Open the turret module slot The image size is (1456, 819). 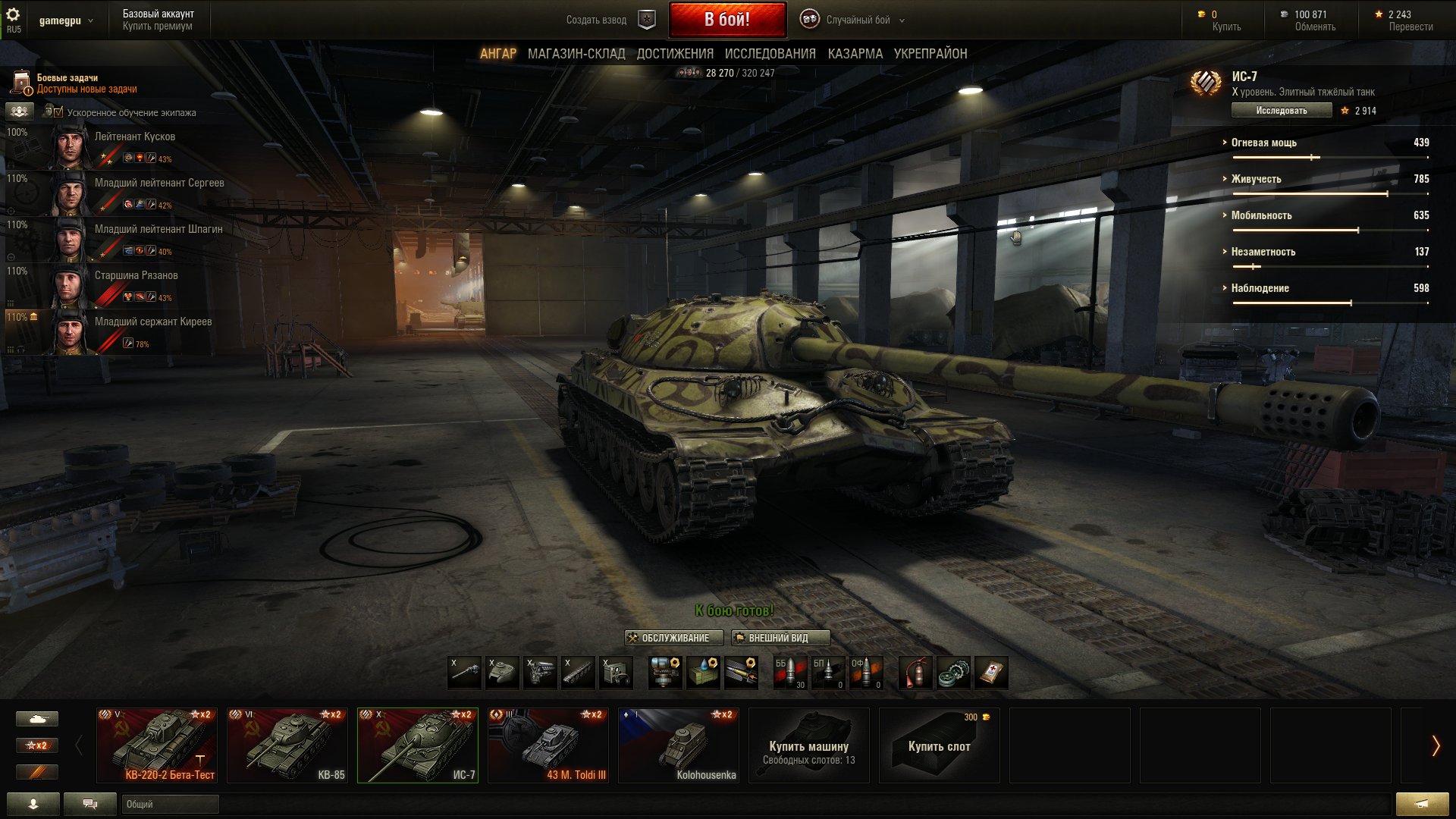tap(501, 673)
